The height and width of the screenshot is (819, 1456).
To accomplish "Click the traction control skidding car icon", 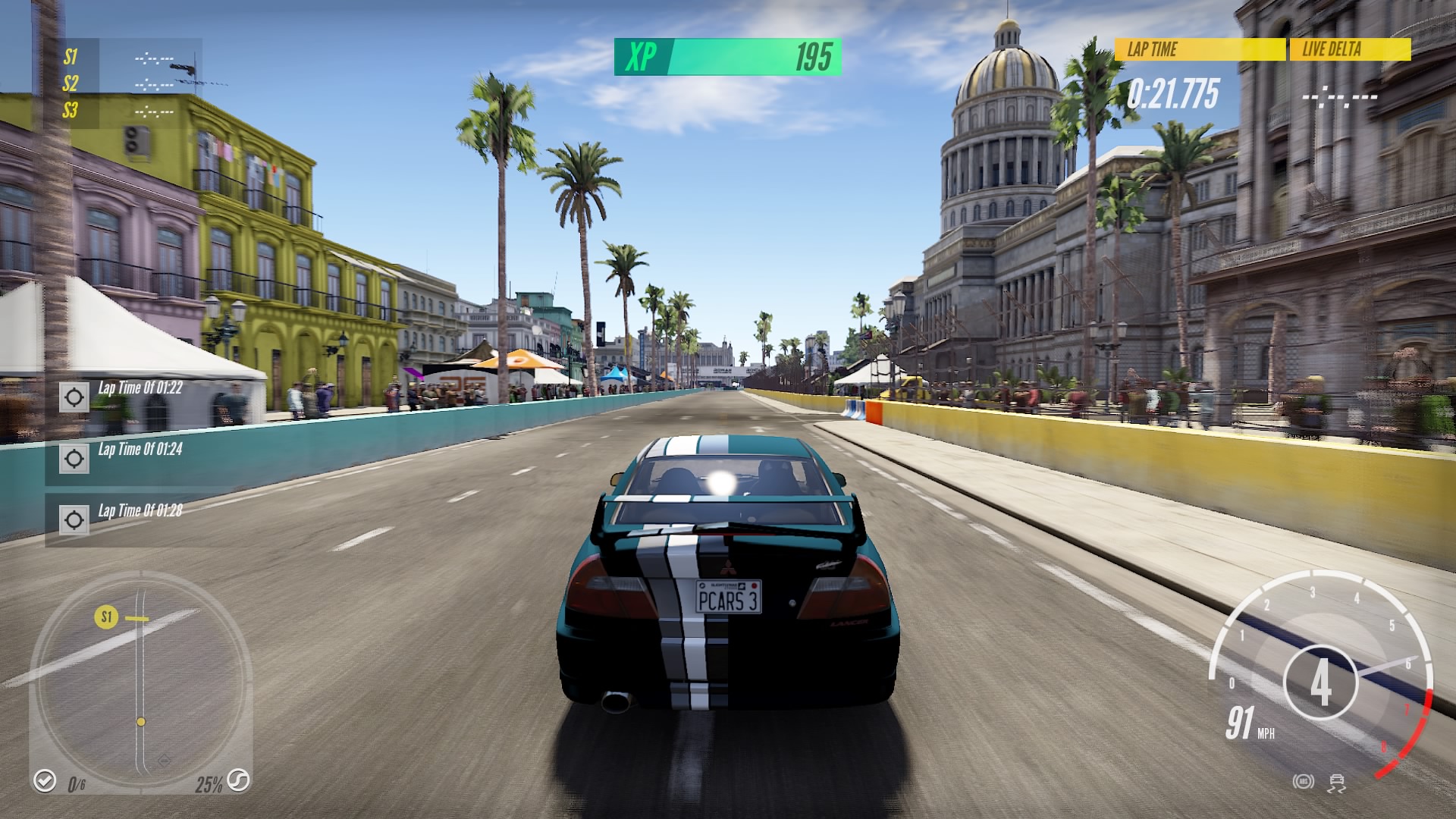I will pos(1337,782).
